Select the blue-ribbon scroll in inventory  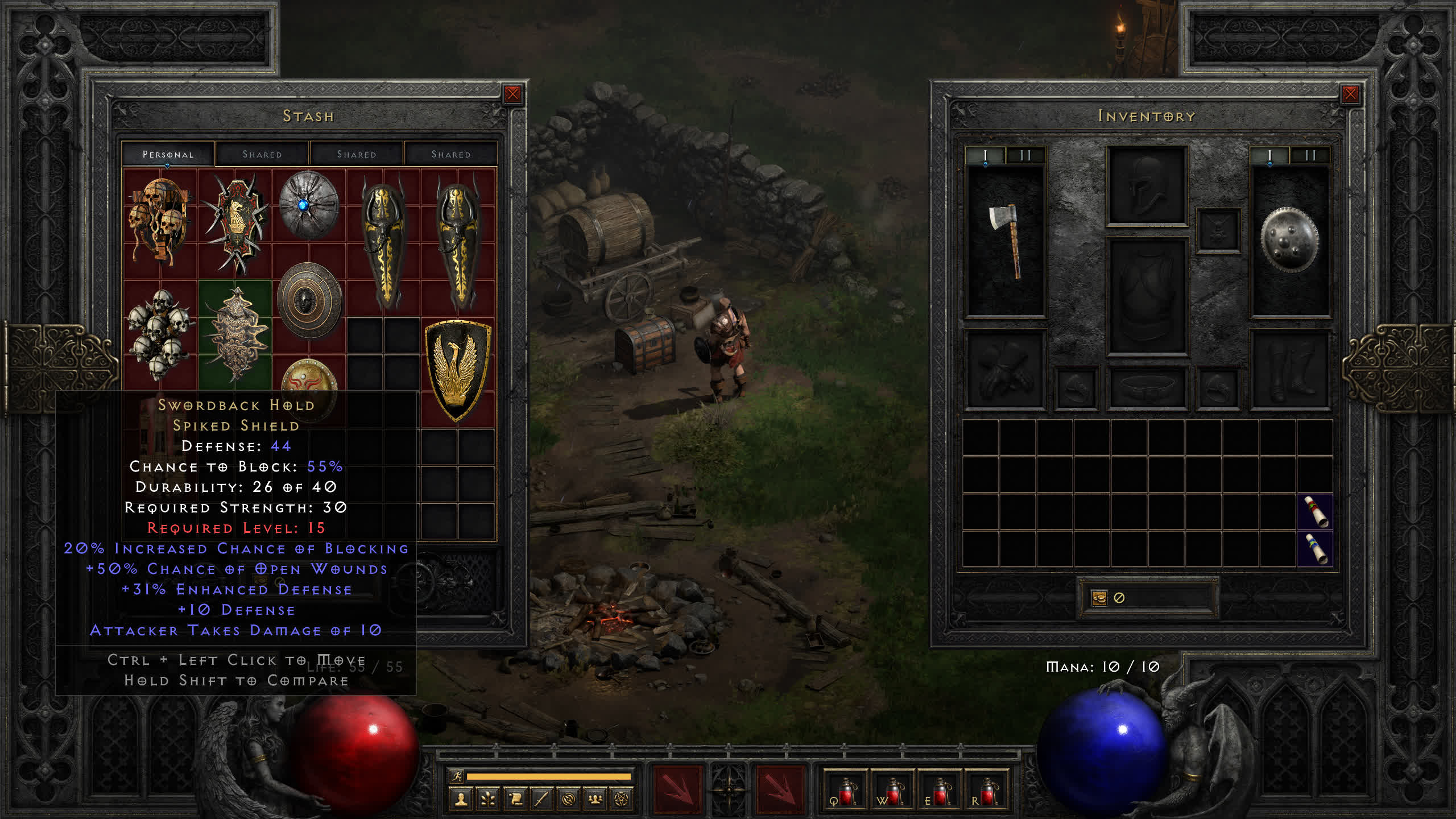click(1315, 549)
